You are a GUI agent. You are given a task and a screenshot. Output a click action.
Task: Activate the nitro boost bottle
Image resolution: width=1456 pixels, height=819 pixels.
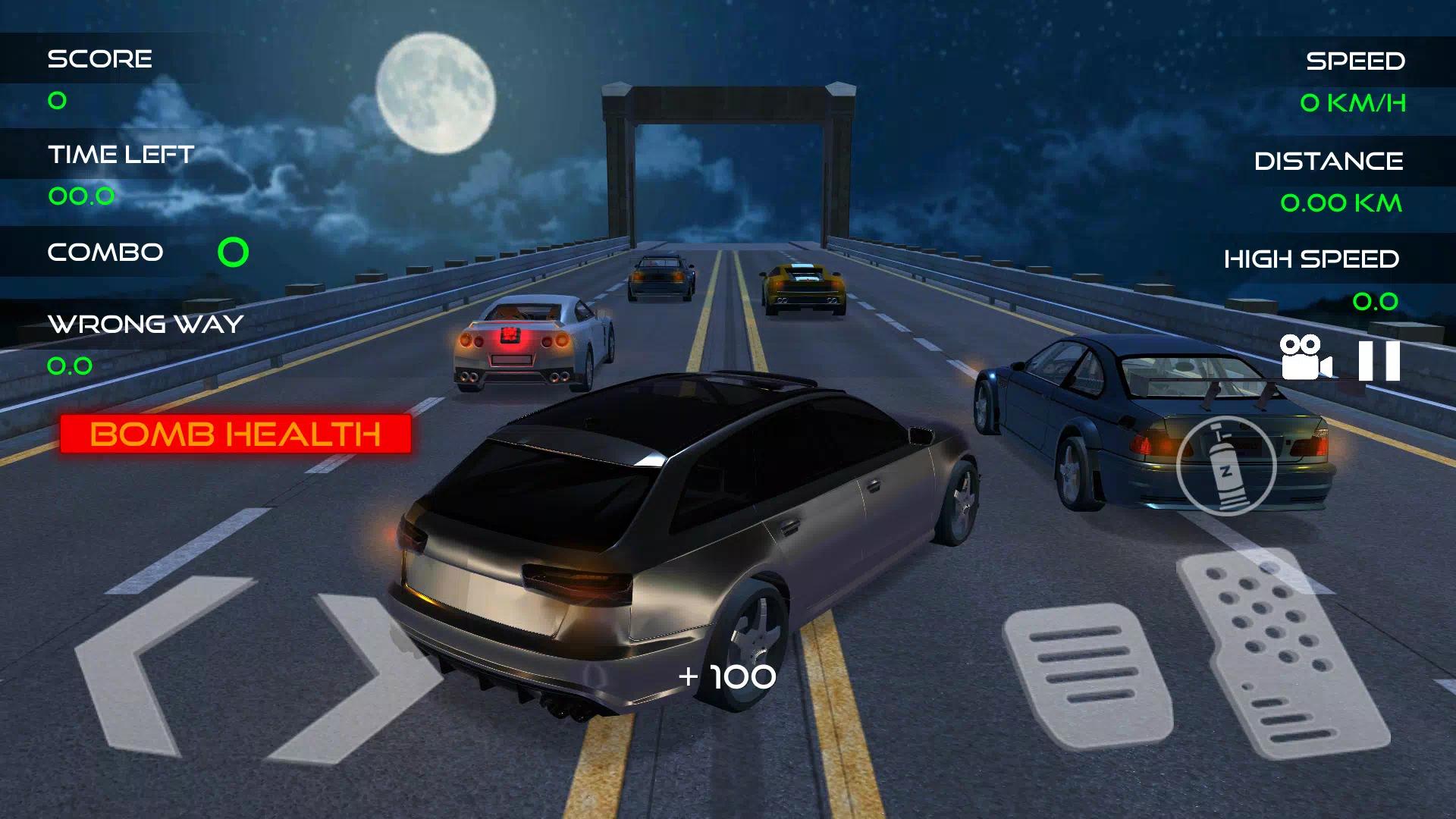point(1225,466)
